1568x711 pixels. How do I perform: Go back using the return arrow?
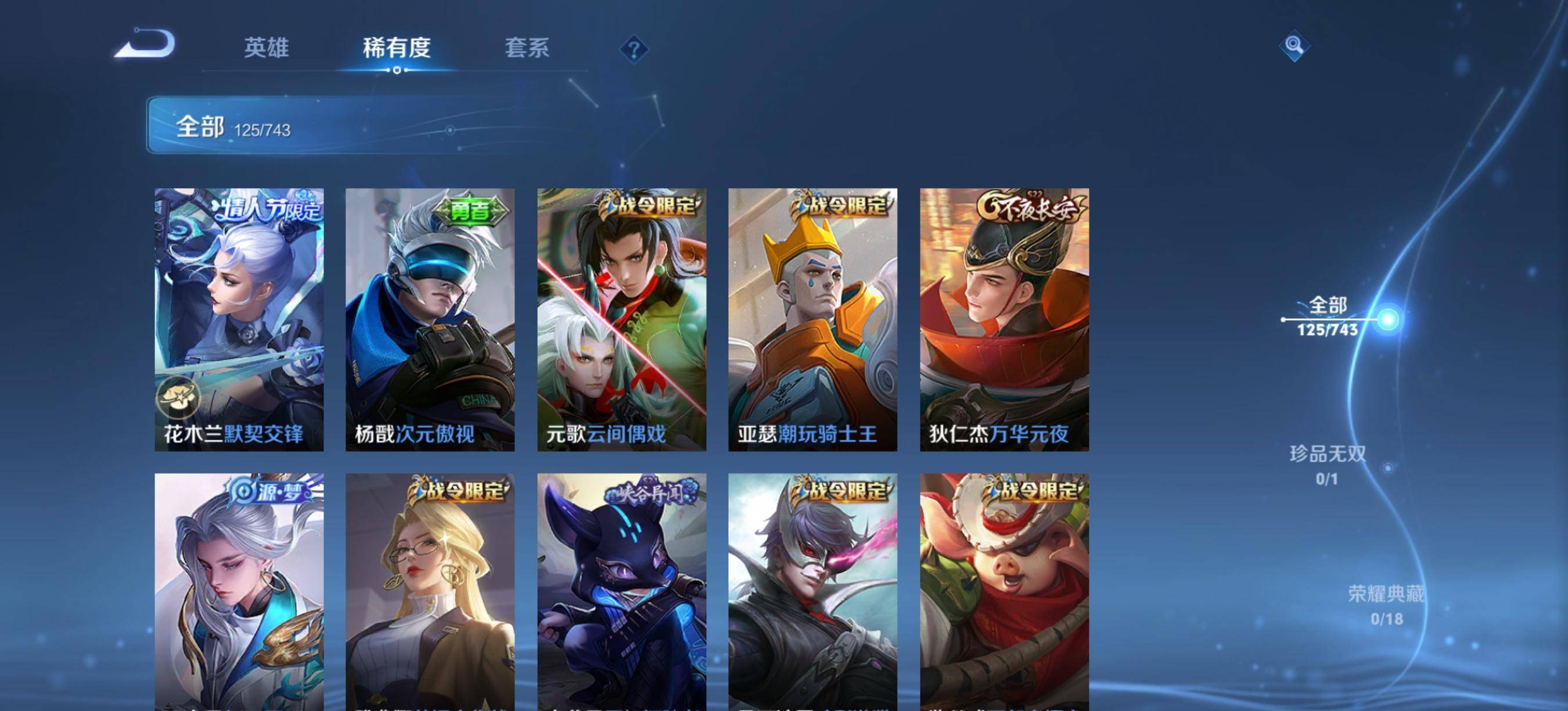(146, 44)
